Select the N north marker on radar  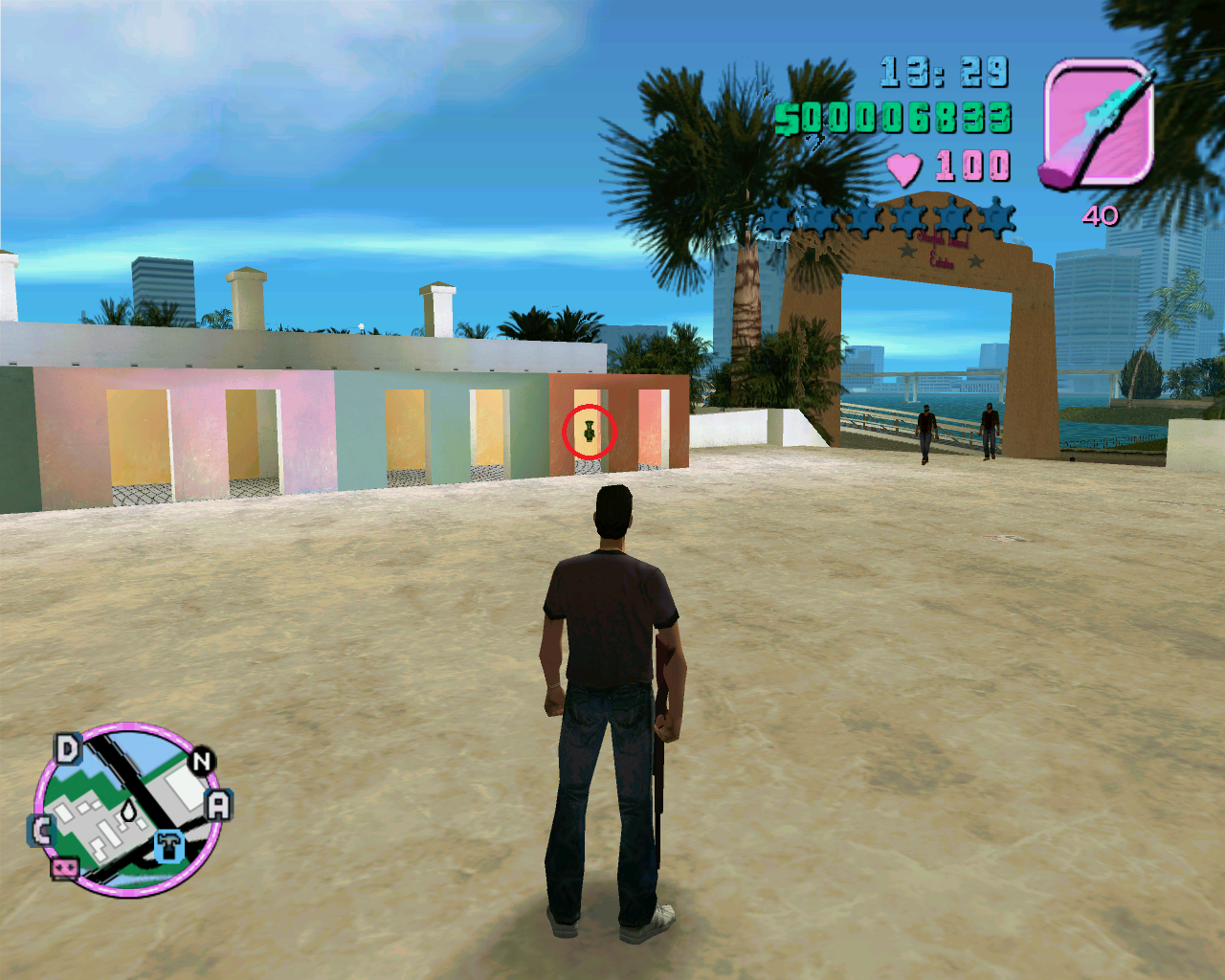click(201, 762)
